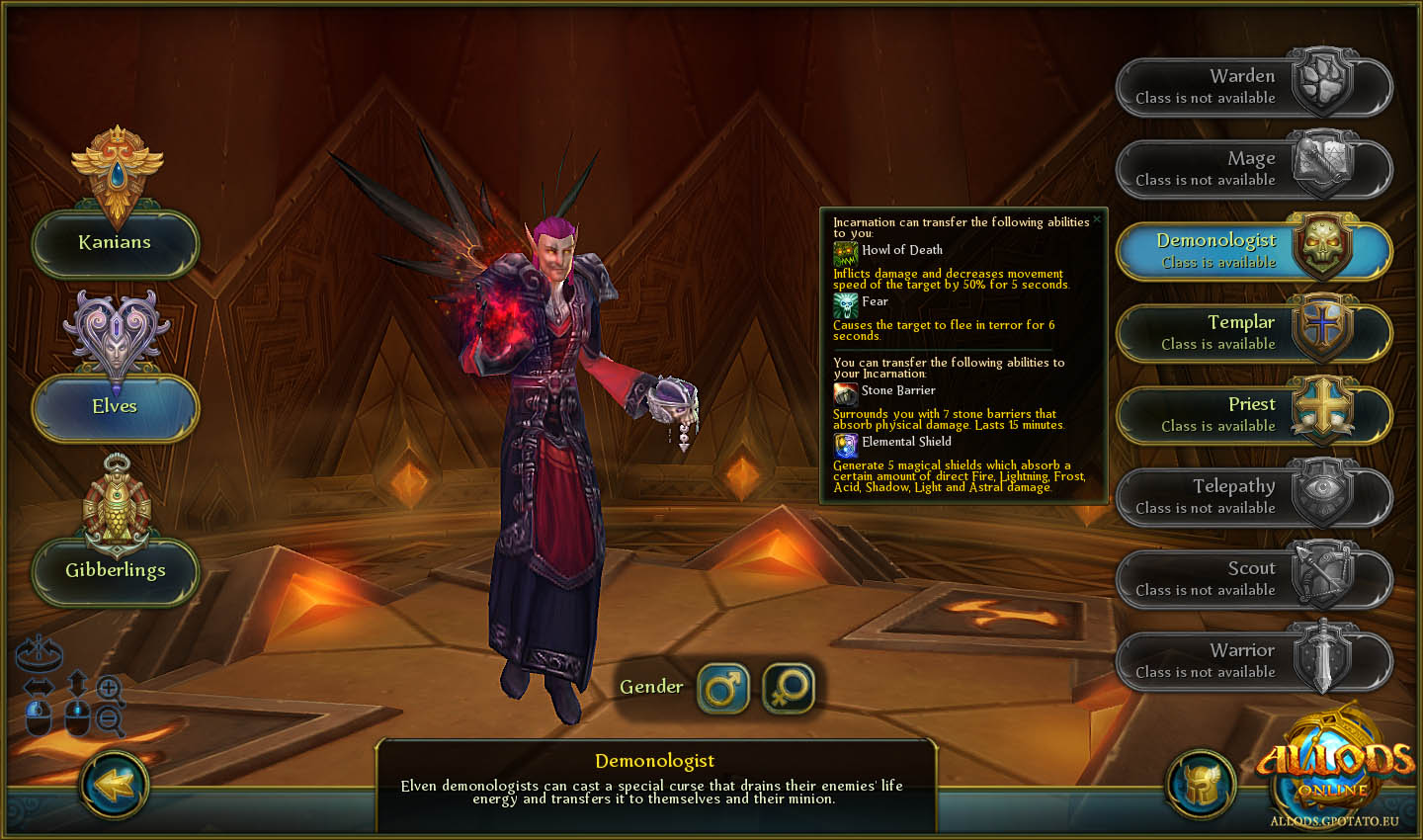Pick the Gibberlings race

click(115, 571)
